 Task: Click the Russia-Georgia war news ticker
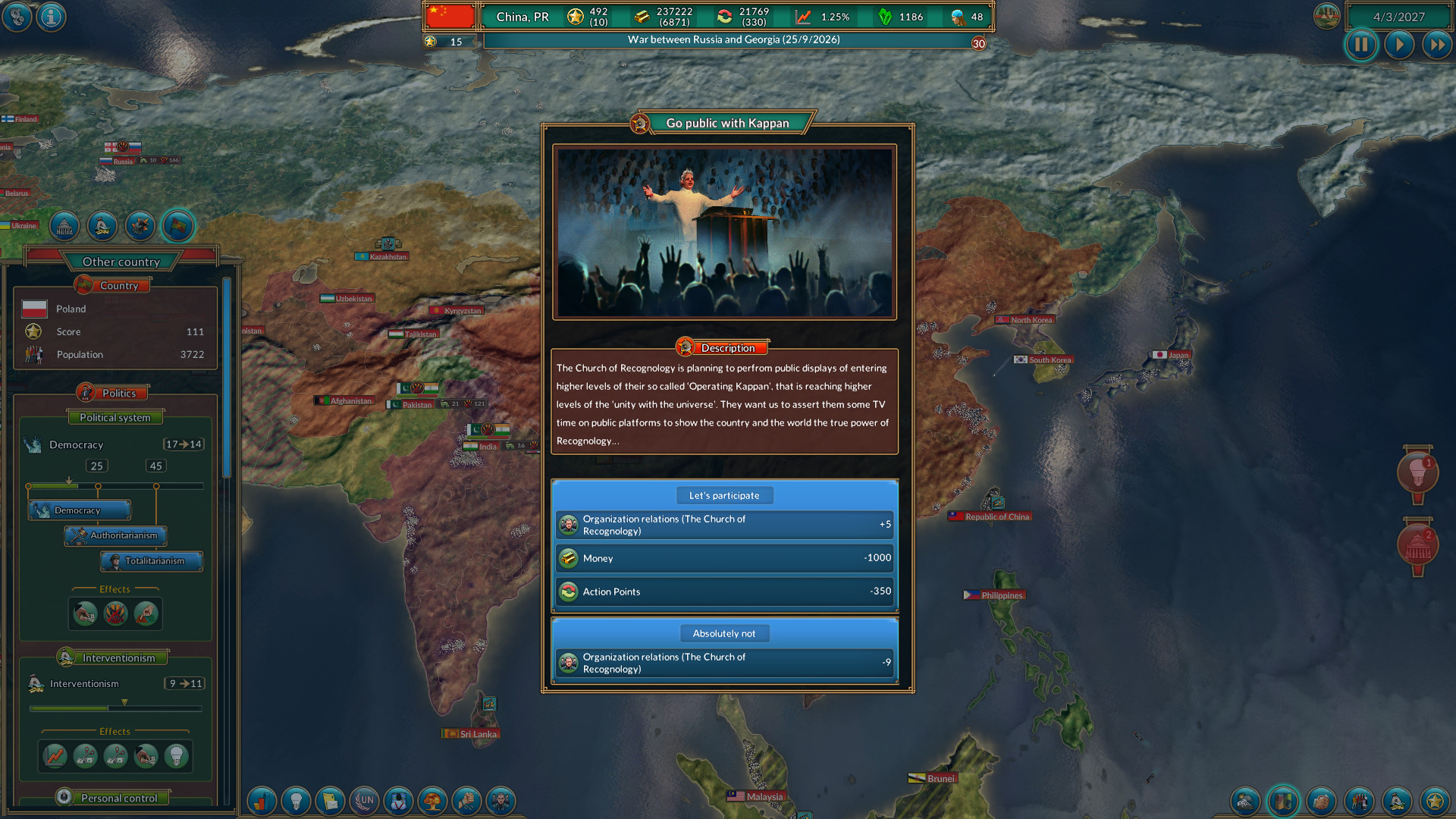point(732,39)
